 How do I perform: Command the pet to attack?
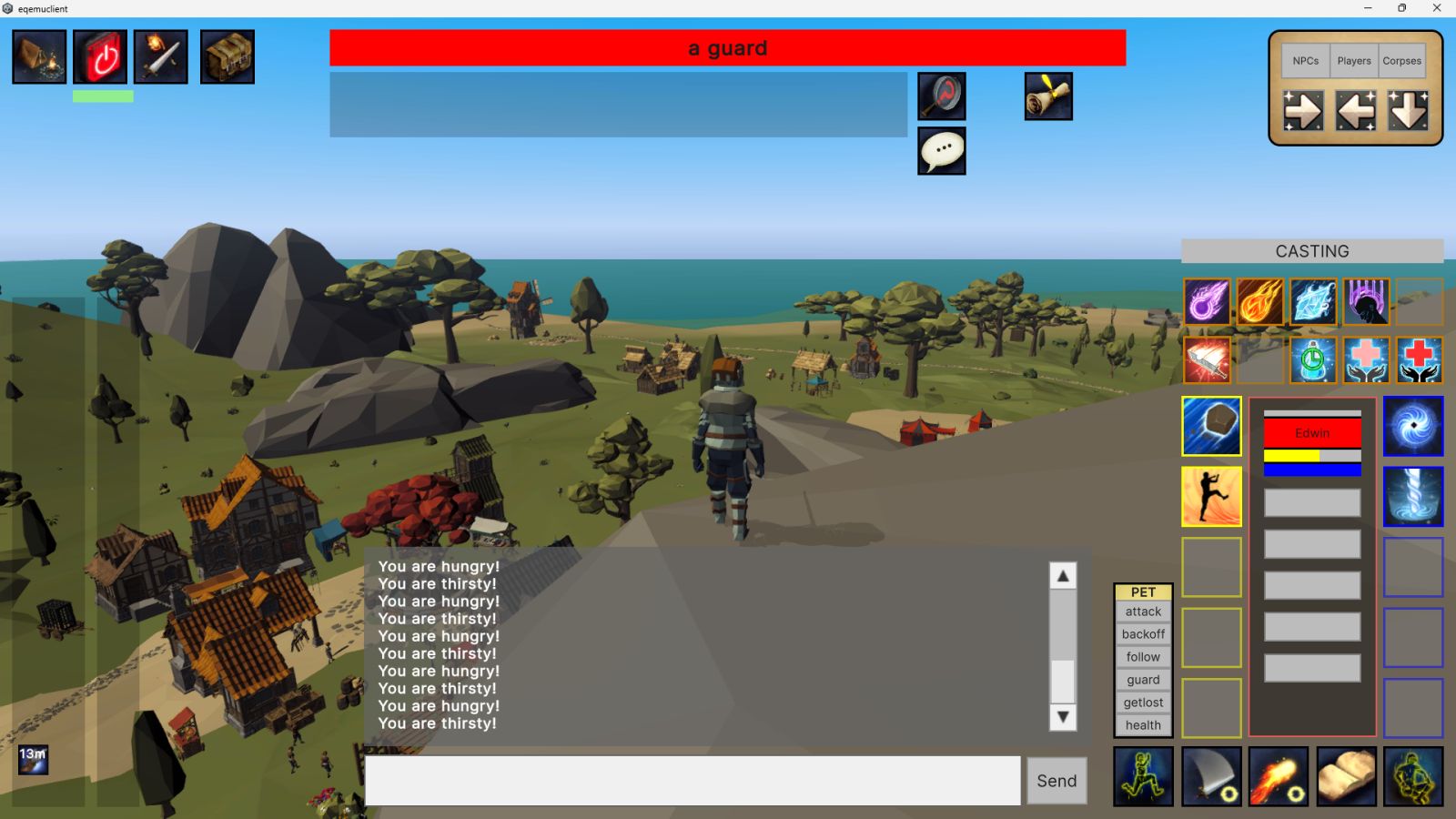click(1143, 612)
